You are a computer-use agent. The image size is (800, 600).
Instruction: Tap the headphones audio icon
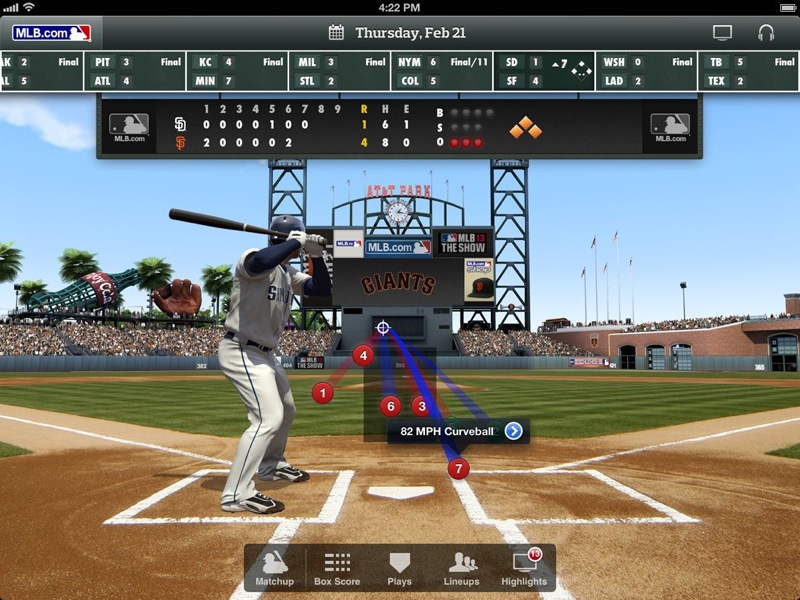coord(766,33)
